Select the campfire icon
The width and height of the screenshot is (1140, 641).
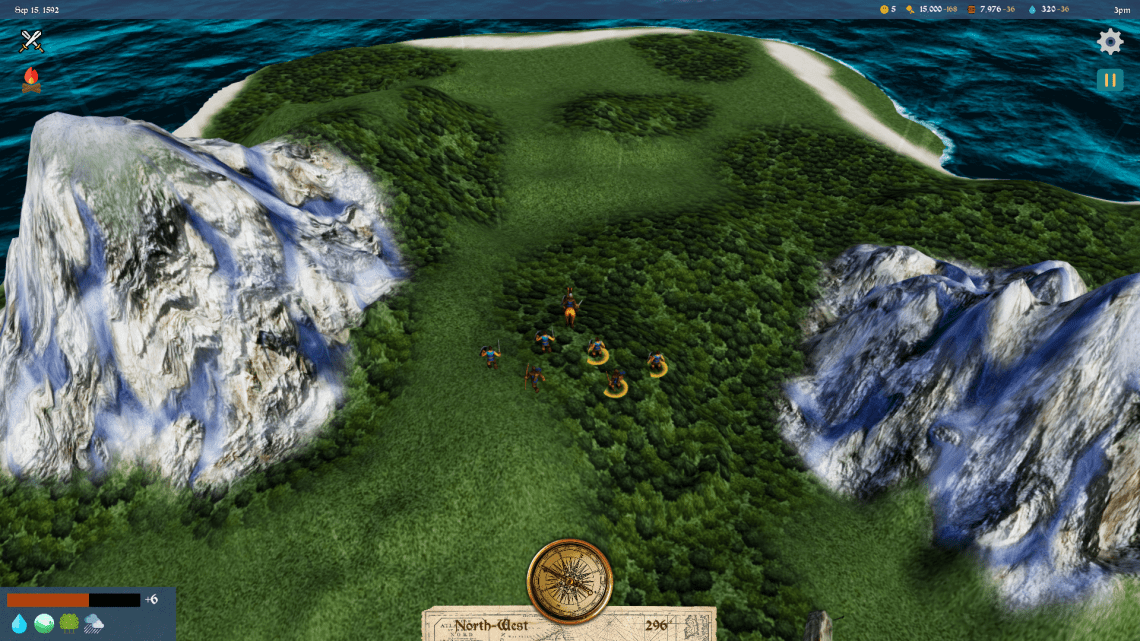click(32, 80)
